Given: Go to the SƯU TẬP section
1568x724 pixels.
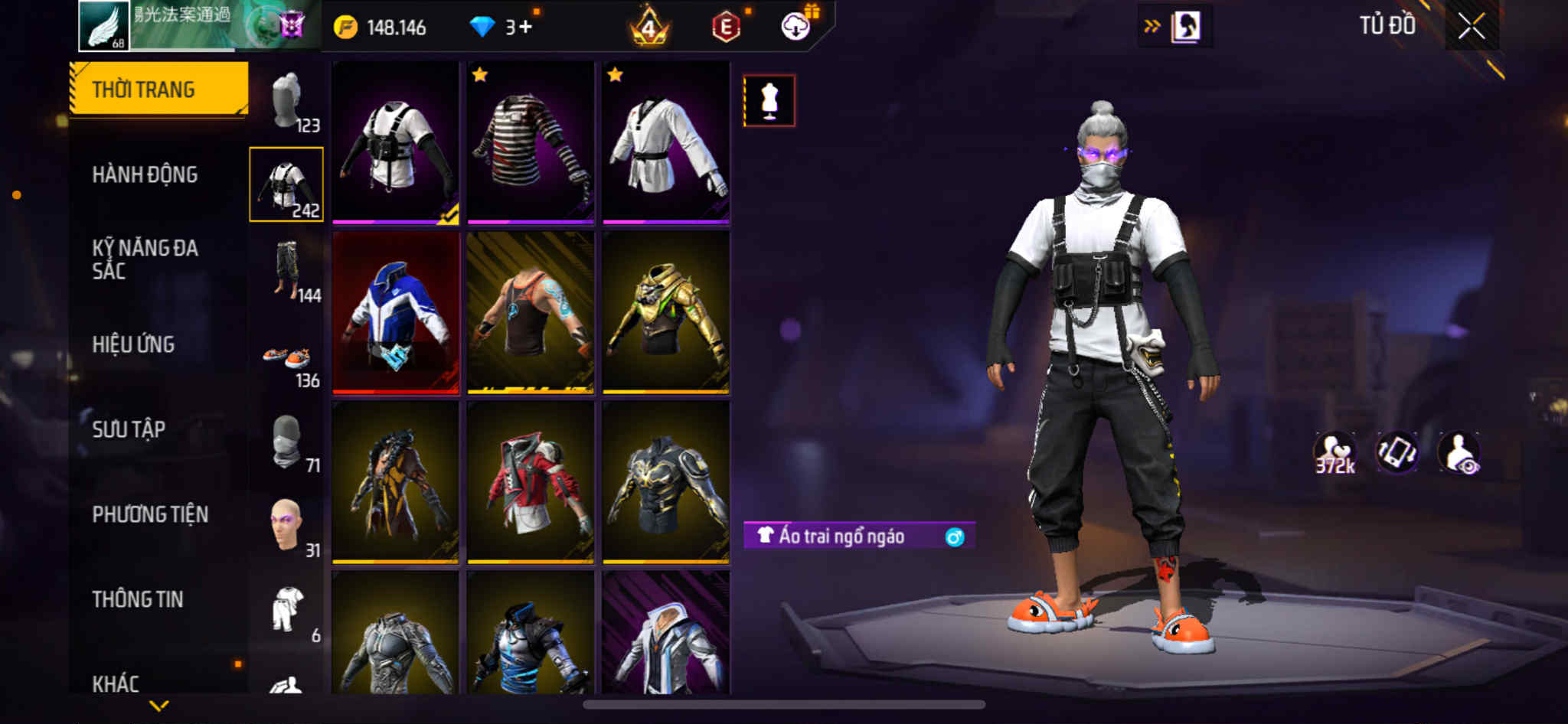Looking at the screenshot, I should [129, 429].
